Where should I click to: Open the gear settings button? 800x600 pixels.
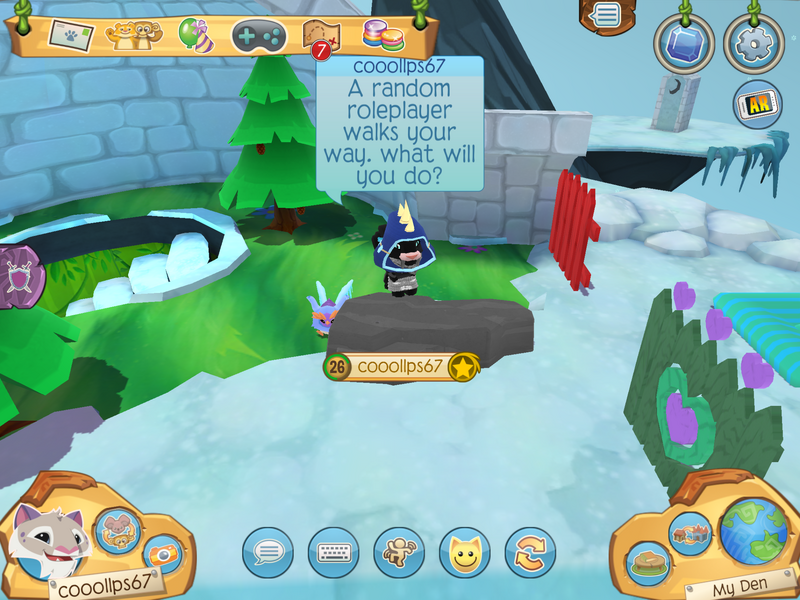[754, 44]
